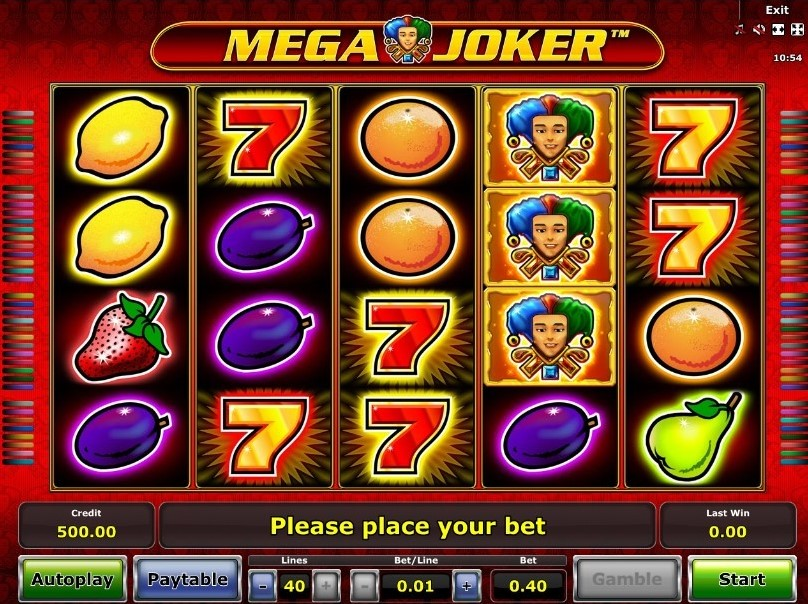808x604 pixels.
Task: Start the spin with the green Start button
Action: [x=741, y=579]
